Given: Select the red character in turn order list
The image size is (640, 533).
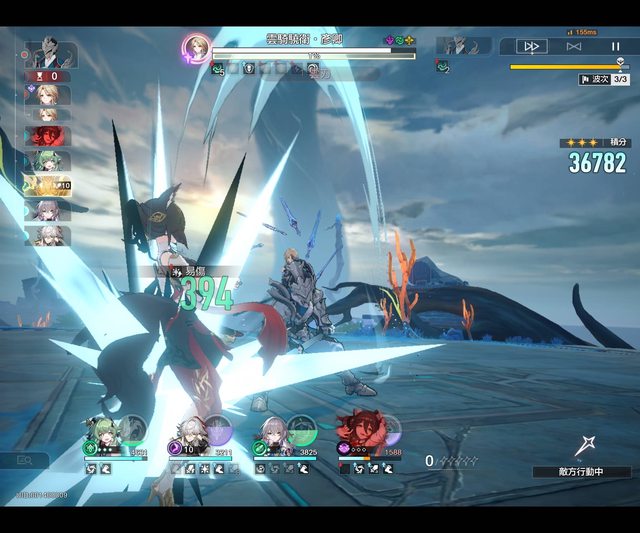Looking at the screenshot, I should coord(44,136).
